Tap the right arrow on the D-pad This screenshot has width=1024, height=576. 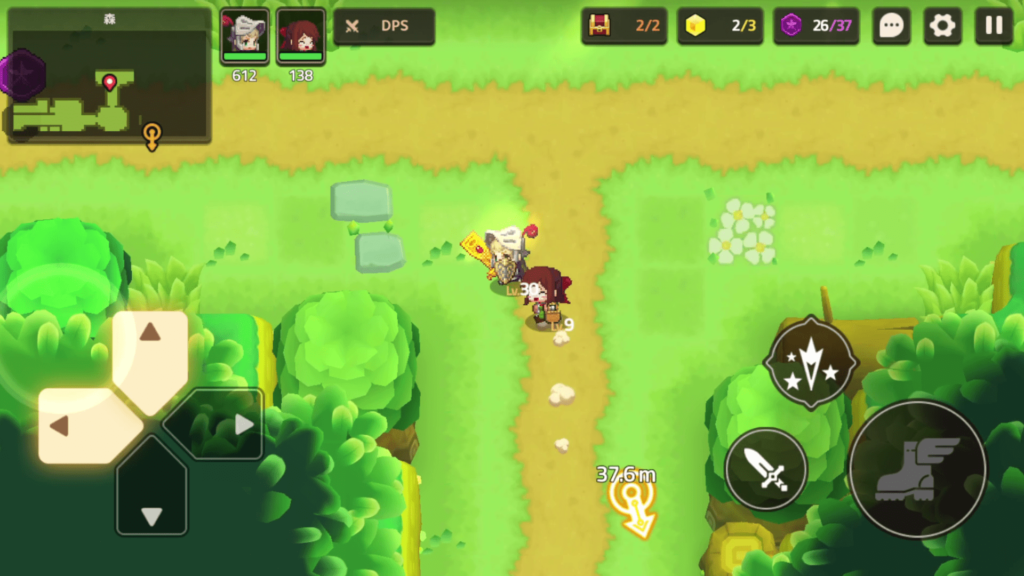[226, 424]
